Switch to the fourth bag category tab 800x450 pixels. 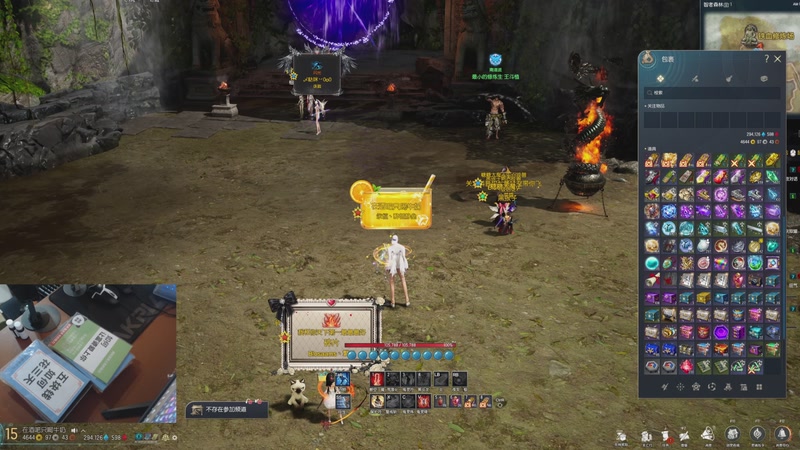[x=763, y=77]
